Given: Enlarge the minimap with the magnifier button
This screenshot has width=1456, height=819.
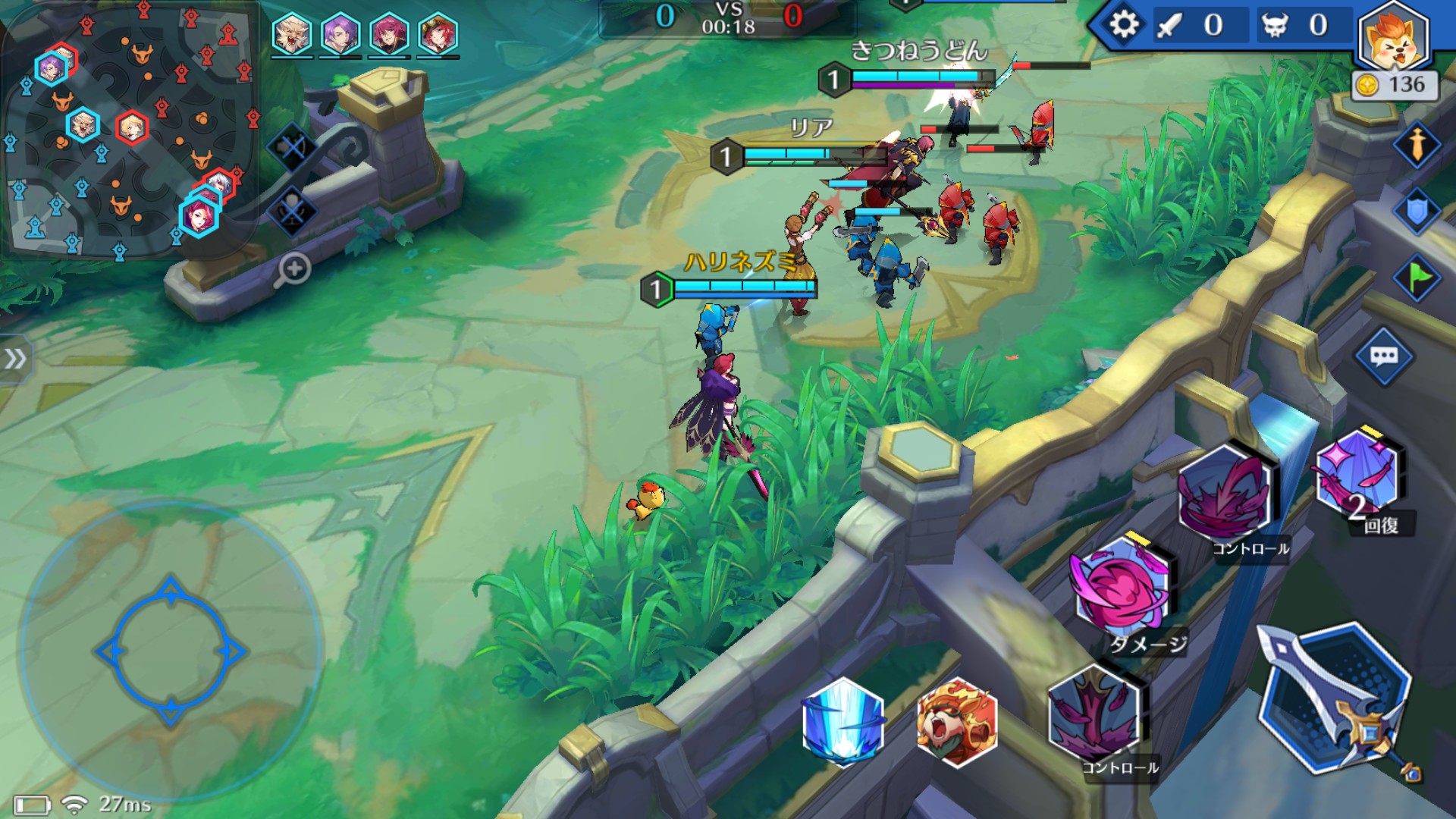Looking at the screenshot, I should pyautogui.click(x=294, y=269).
